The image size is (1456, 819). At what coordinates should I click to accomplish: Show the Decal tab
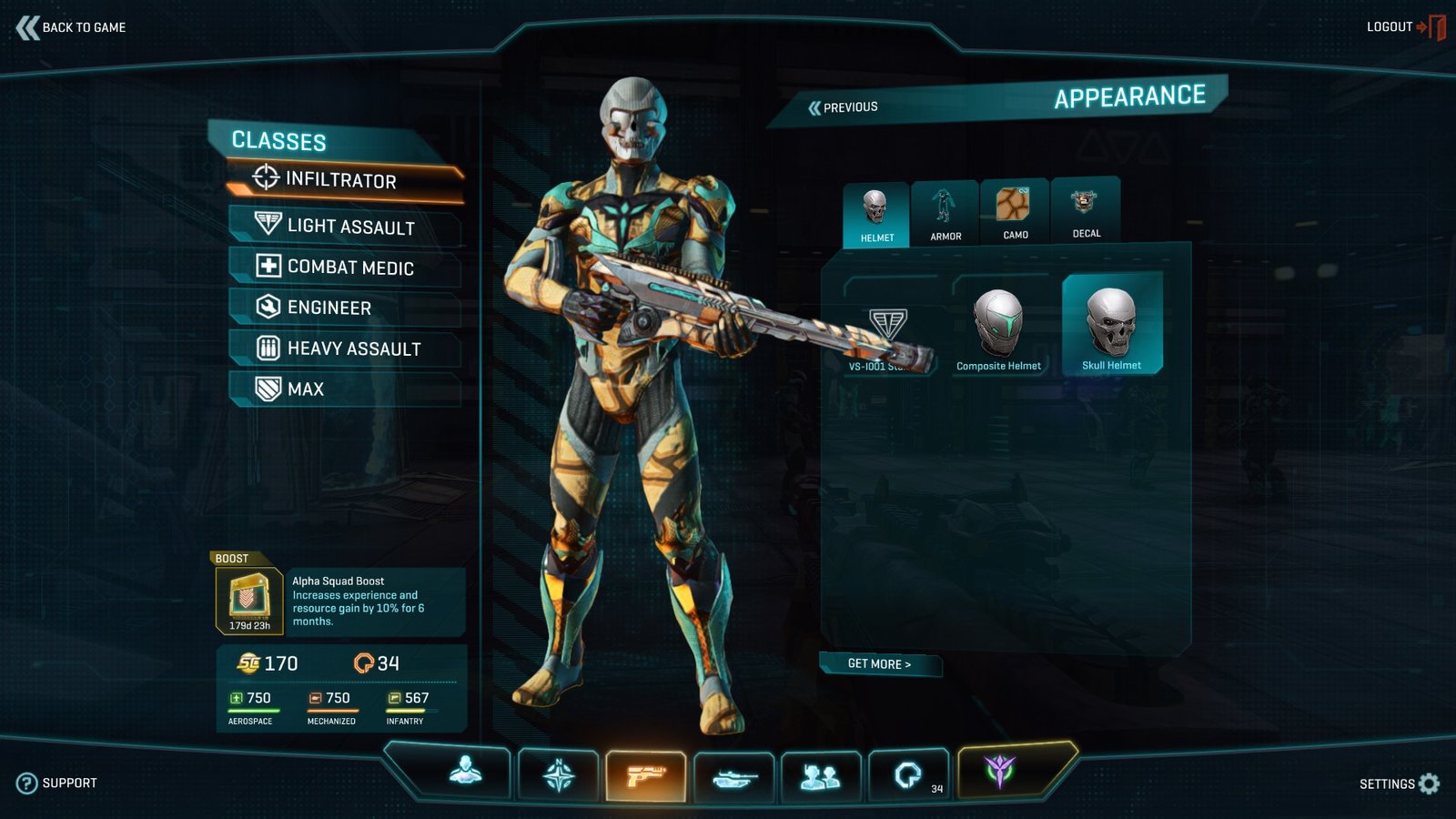coord(1086,210)
